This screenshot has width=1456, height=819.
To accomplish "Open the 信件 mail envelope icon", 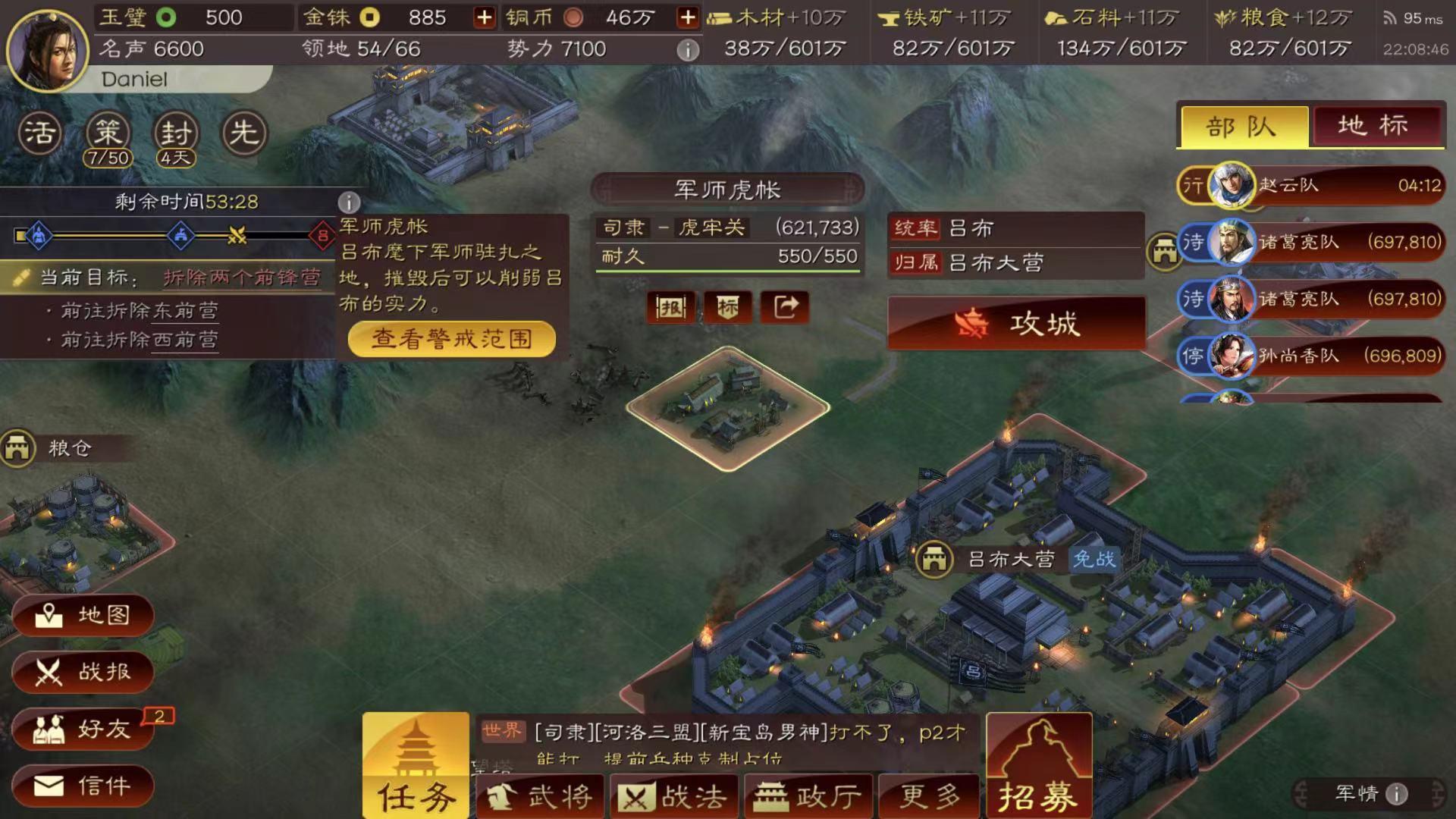I will click(x=83, y=786).
